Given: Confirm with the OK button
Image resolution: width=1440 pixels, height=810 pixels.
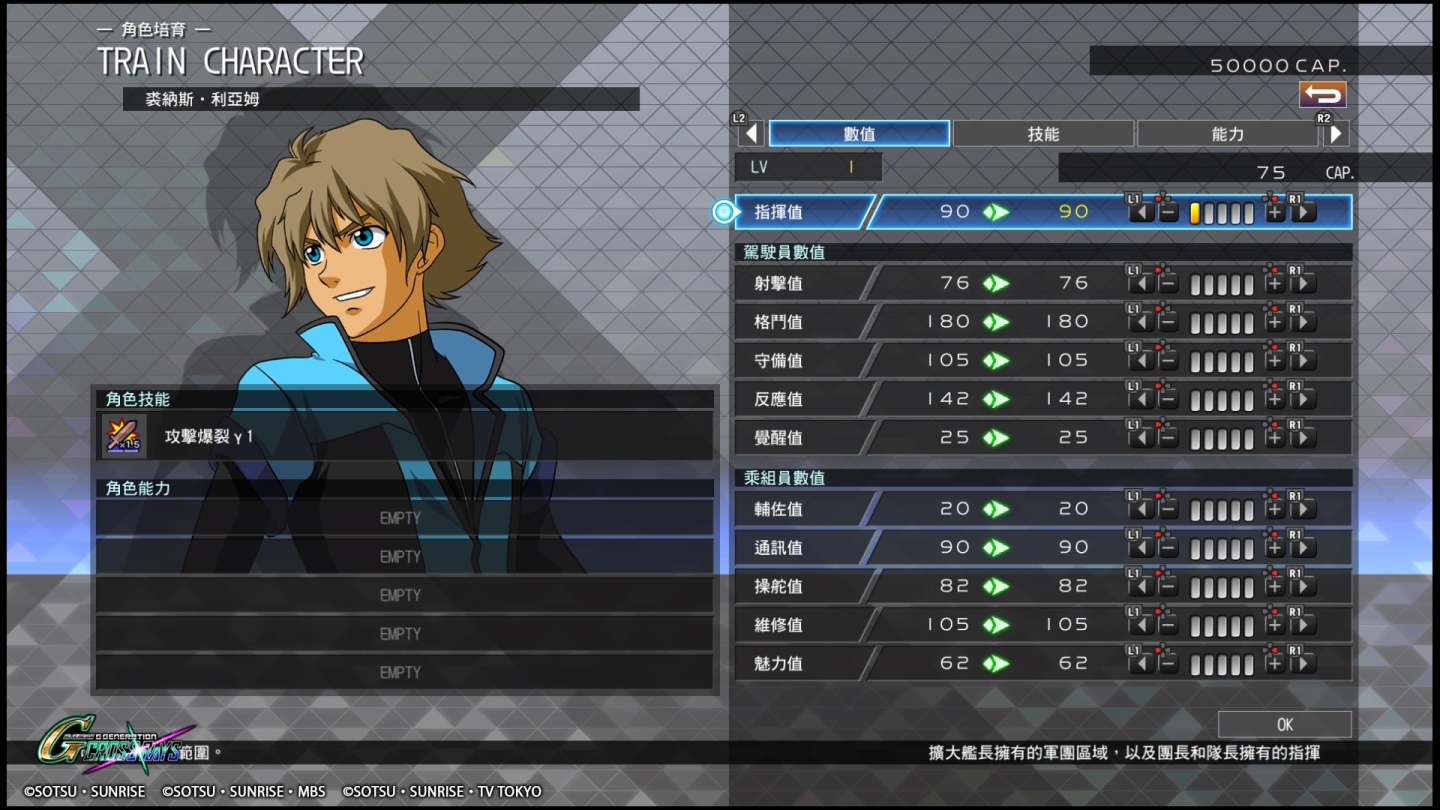Looking at the screenshot, I should click(x=1284, y=724).
